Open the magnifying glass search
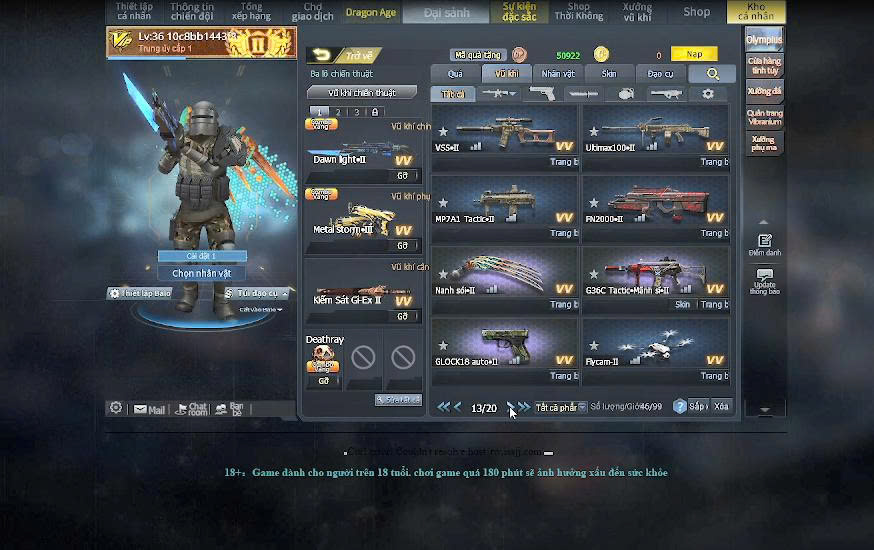Image resolution: width=874 pixels, height=550 pixels. pos(712,74)
